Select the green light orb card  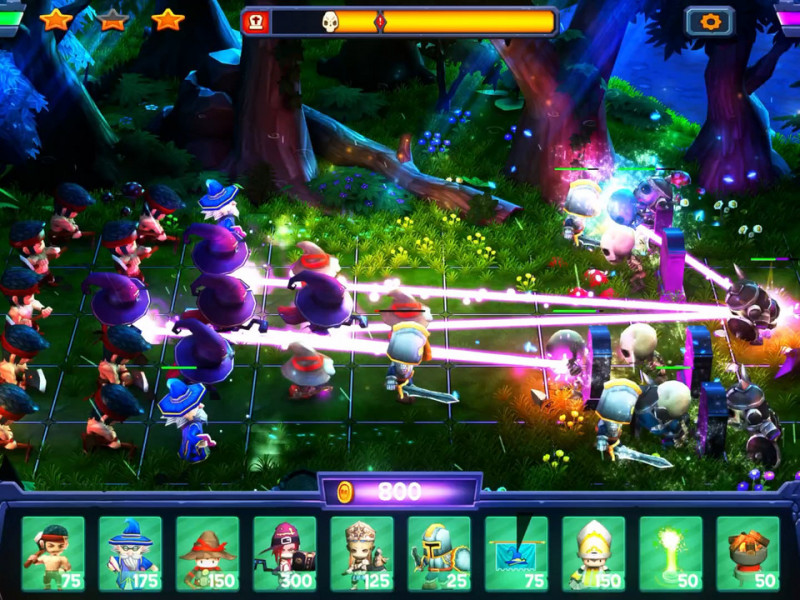[671, 553]
